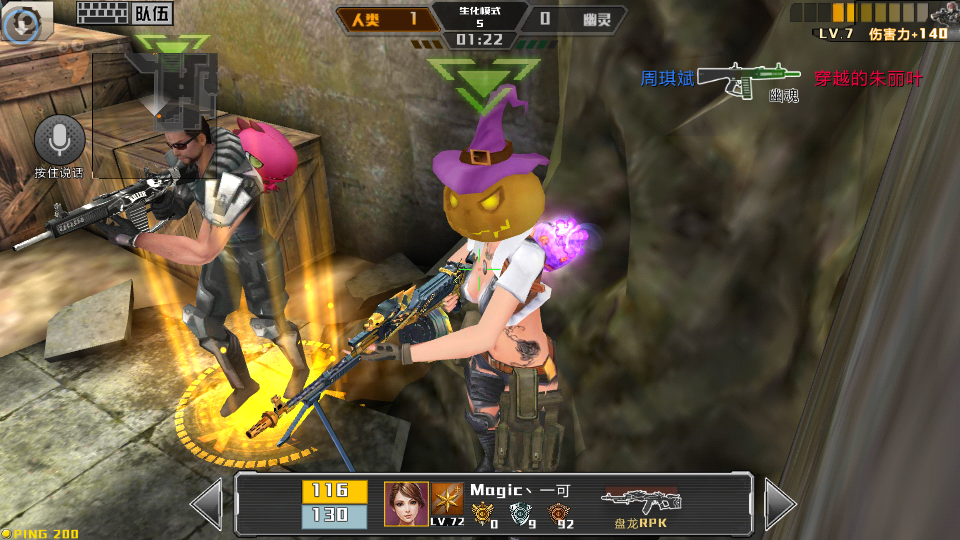Spectate the next player with right arrow
Image resolution: width=960 pixels, height=540 pixels.
(x=779, y=504)
